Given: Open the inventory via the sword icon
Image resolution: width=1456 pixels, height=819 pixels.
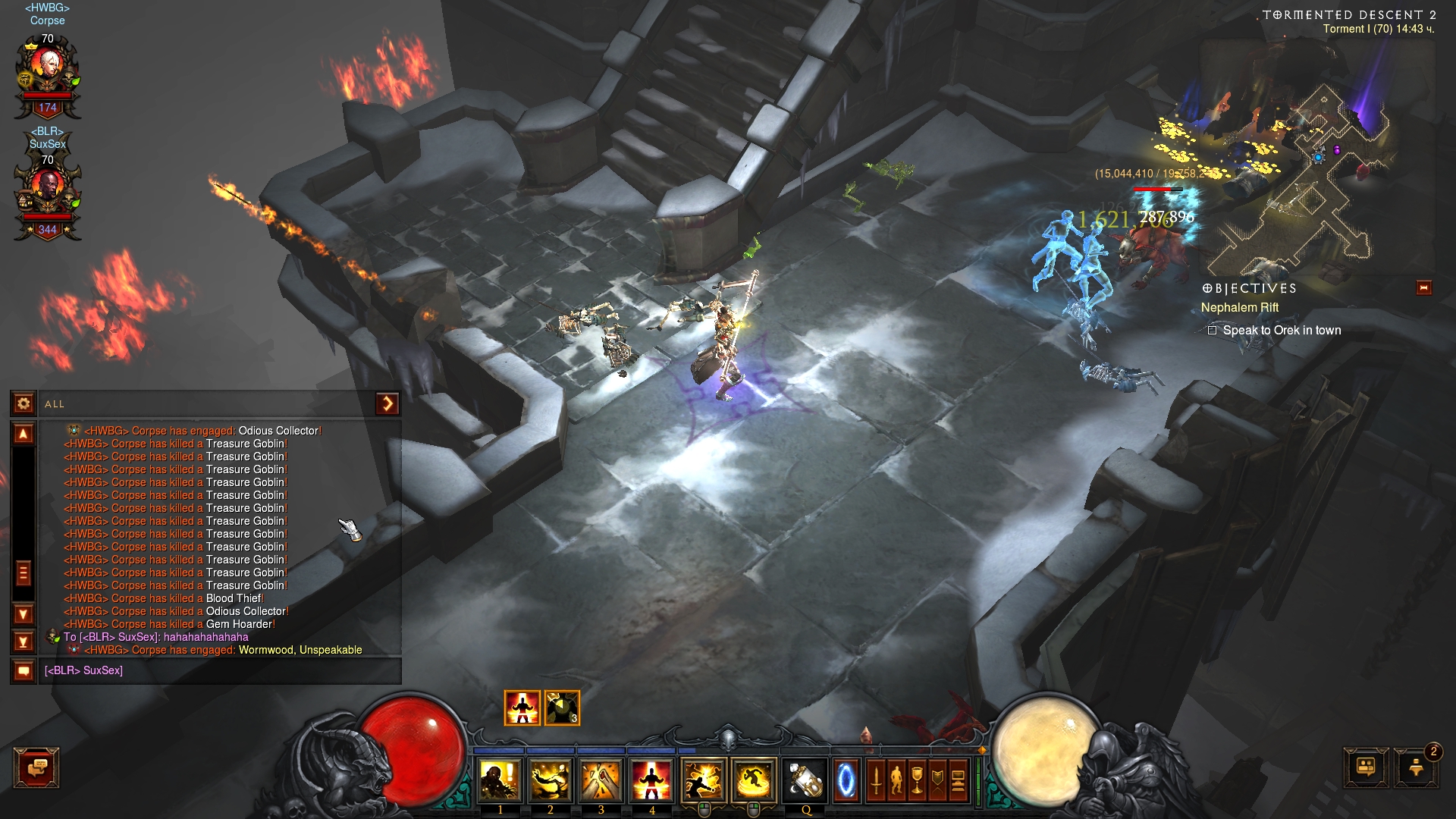Looking at the screenshot, I should point(876,780).
